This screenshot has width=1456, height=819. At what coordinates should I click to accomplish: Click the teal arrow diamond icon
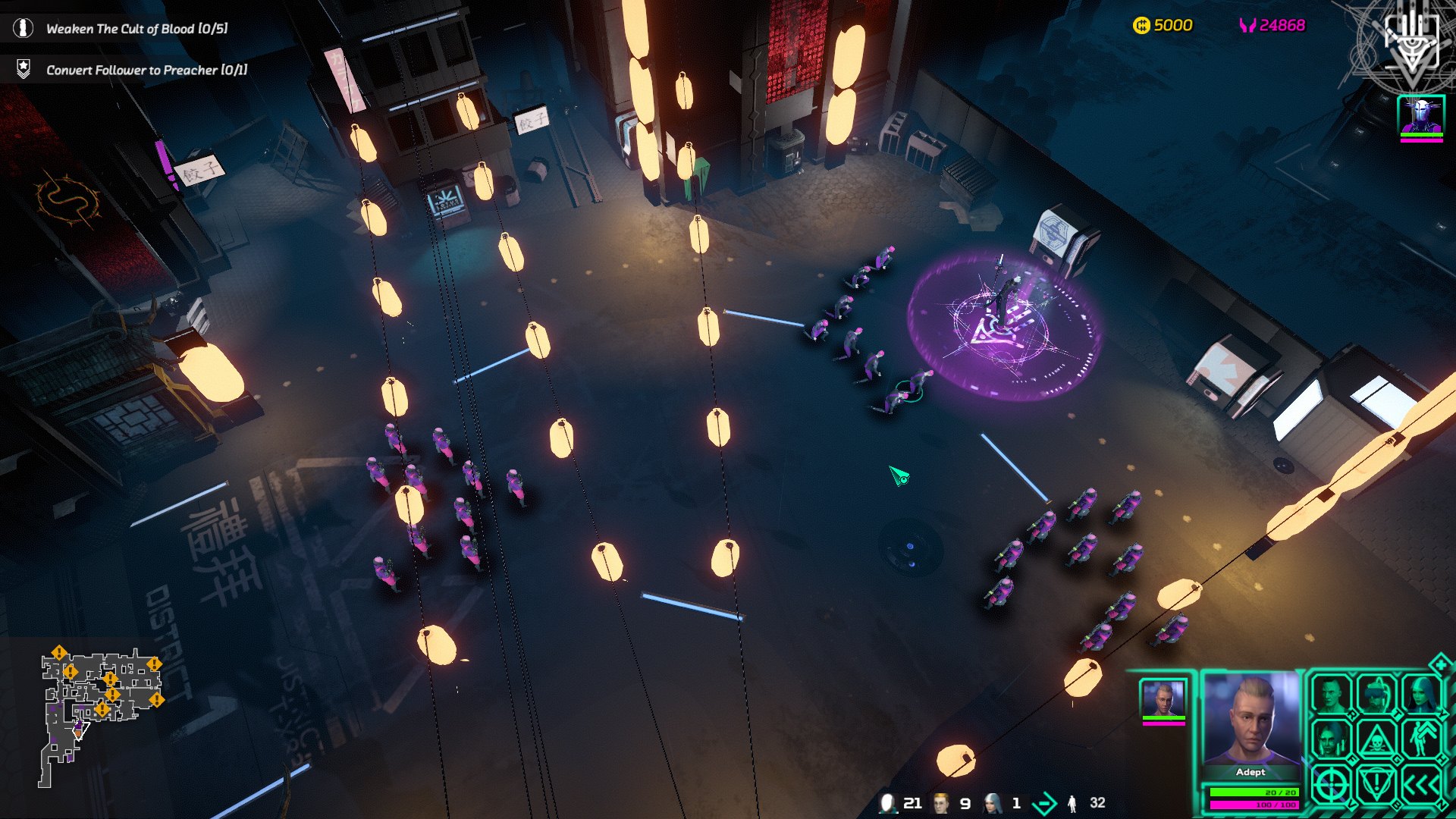(1045, 803)
